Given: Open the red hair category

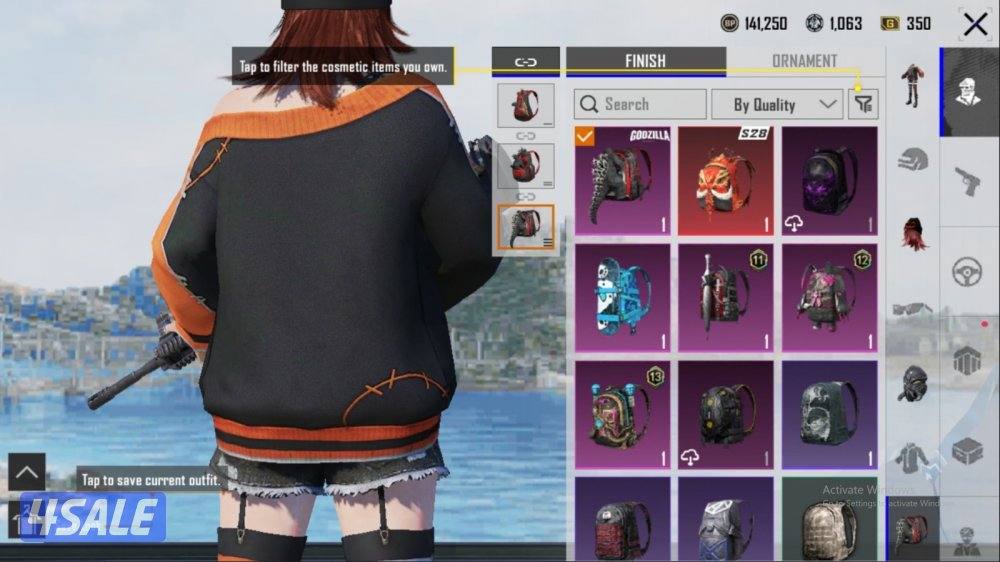Looking at the screenshot, I should coord(913,232).
